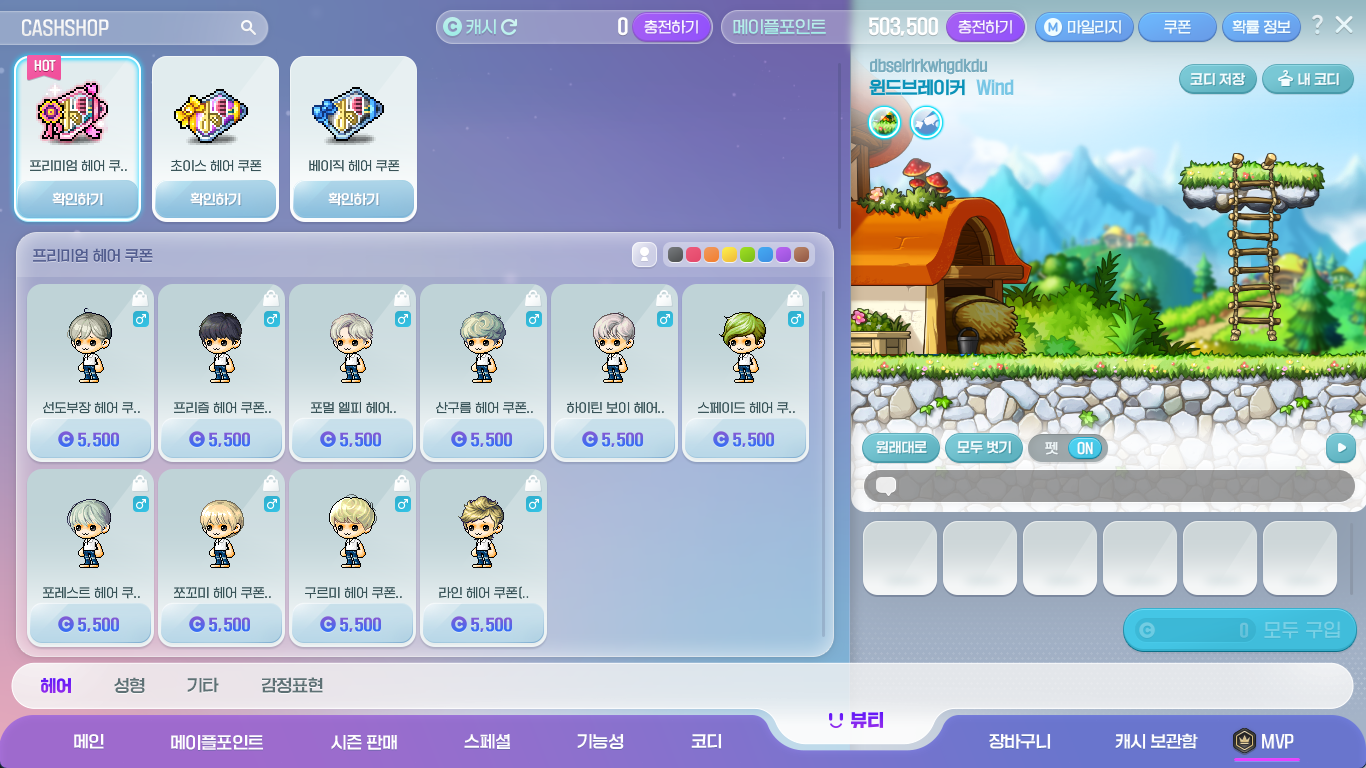Image resolution: width=1366 pixels, height=768 pixels.
Task: Open the 감정표현 tab
Action: [291, 685]
